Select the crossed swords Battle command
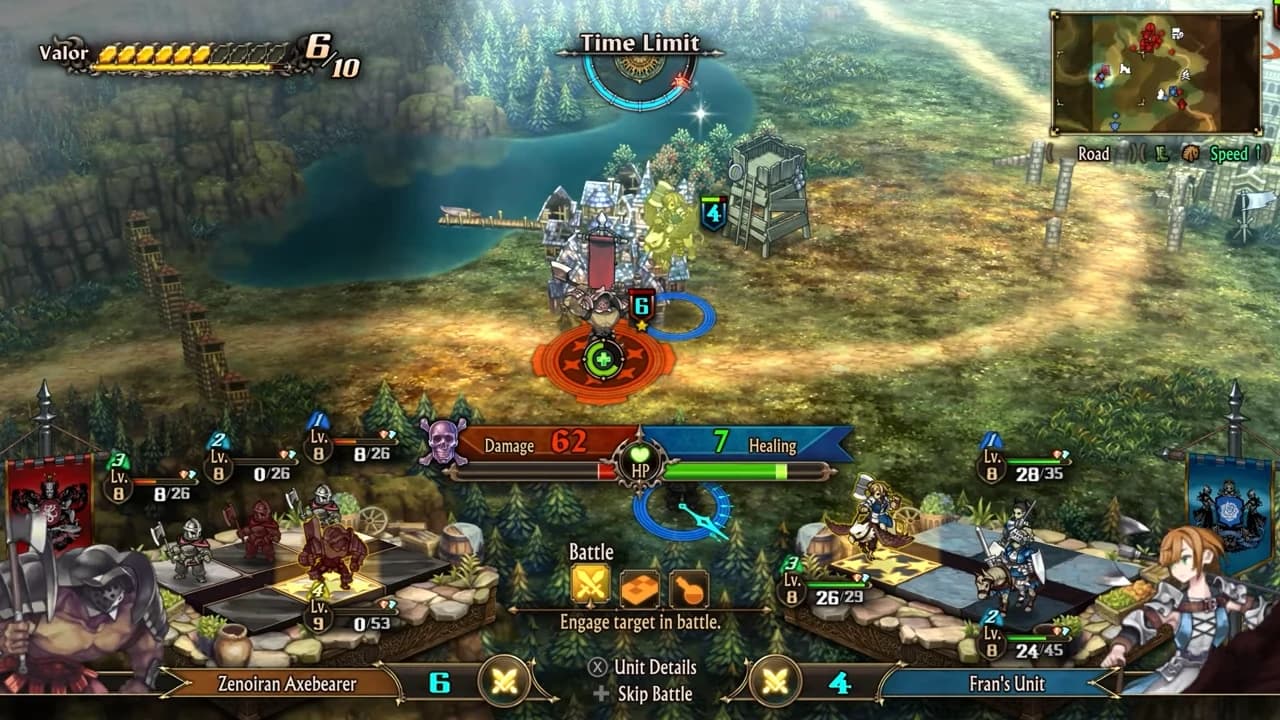Viewport: 1280px width, 720px height. pos(590,587)
